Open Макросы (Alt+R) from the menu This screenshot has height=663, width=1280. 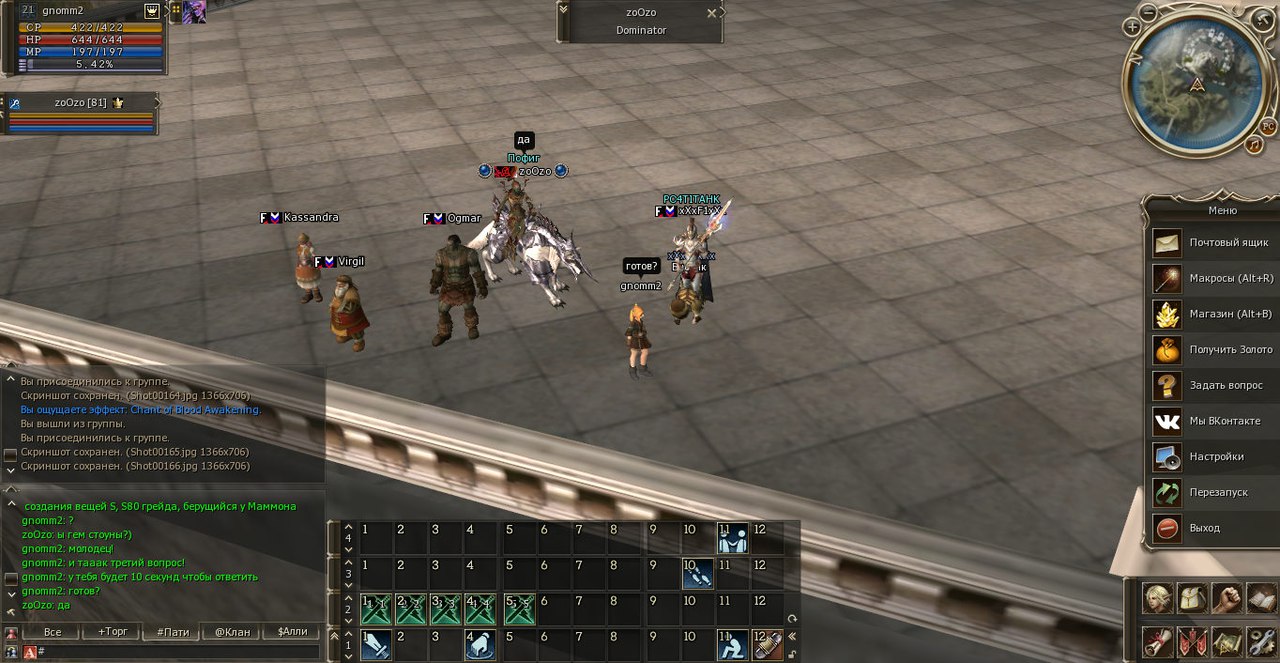tap(1210, 278)
